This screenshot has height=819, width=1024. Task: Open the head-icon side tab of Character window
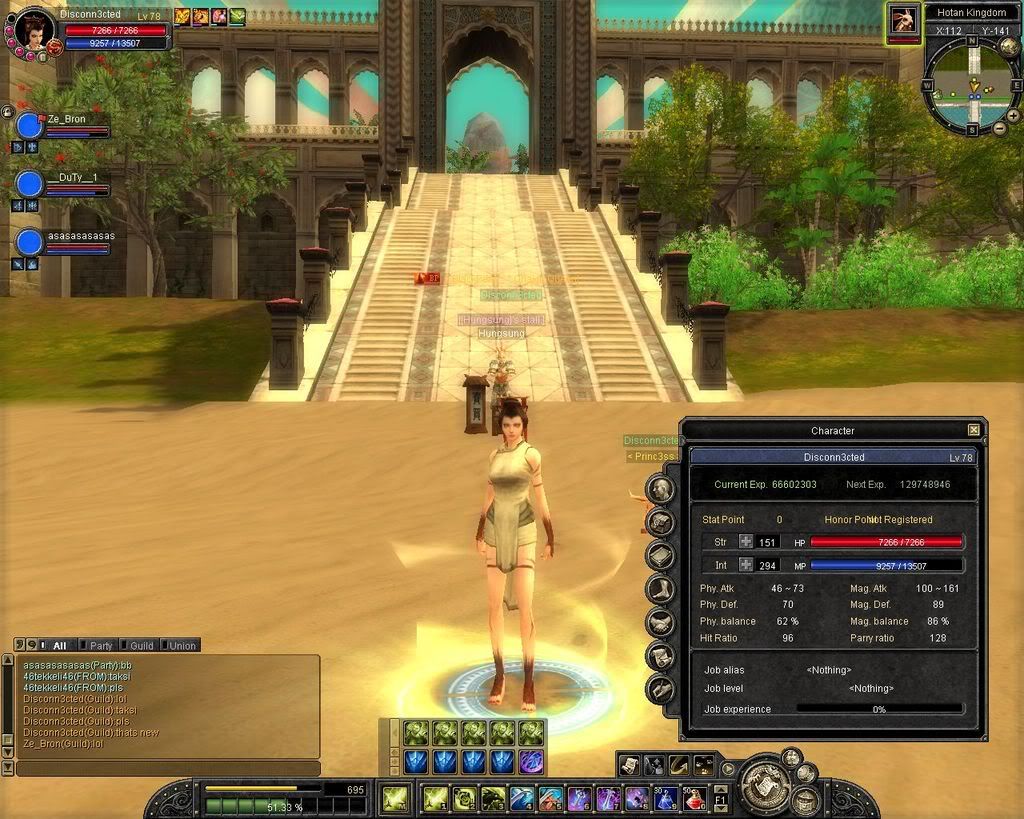point(660,489)
